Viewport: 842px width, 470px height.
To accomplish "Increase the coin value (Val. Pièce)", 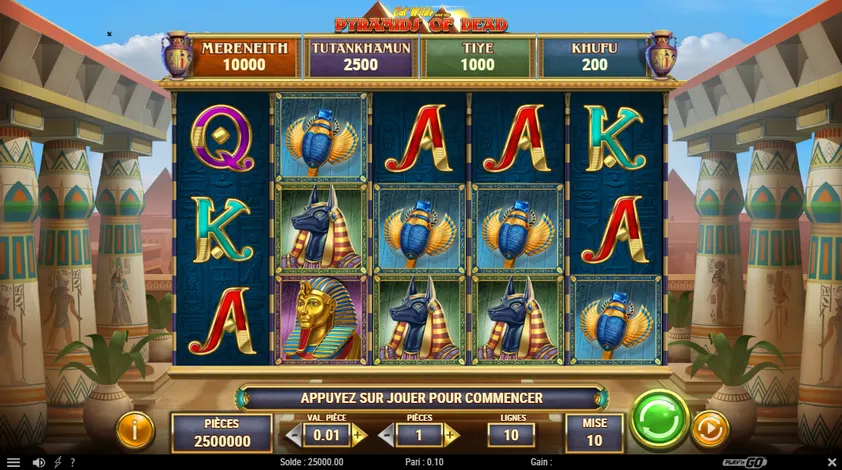I will pos(358,435).
